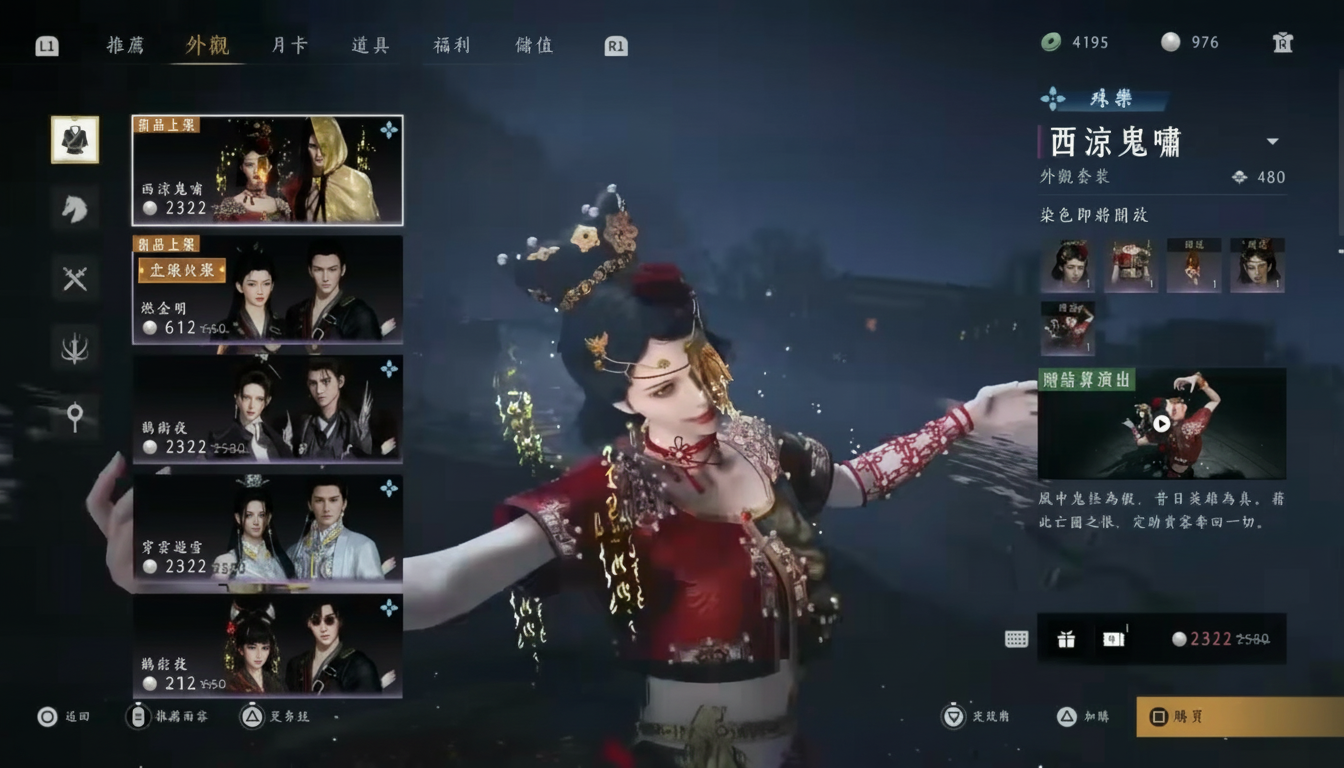The image size is (1344, 768).
Task: Open the 西涼鬼嘯 title dropdown arrow
Action: 1274,142
